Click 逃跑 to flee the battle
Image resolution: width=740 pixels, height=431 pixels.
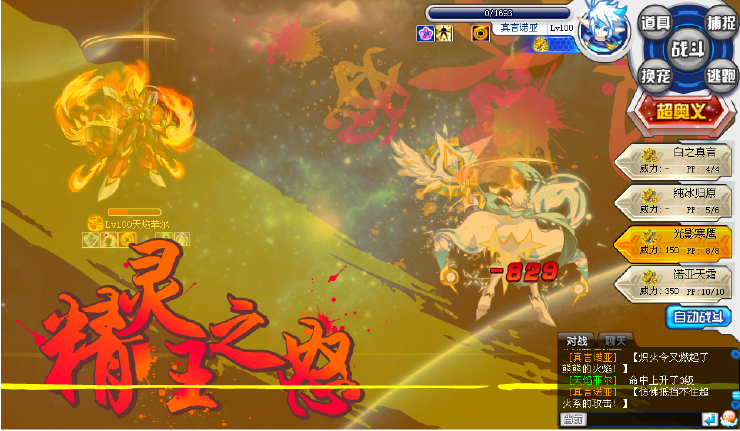click(720, 76)
